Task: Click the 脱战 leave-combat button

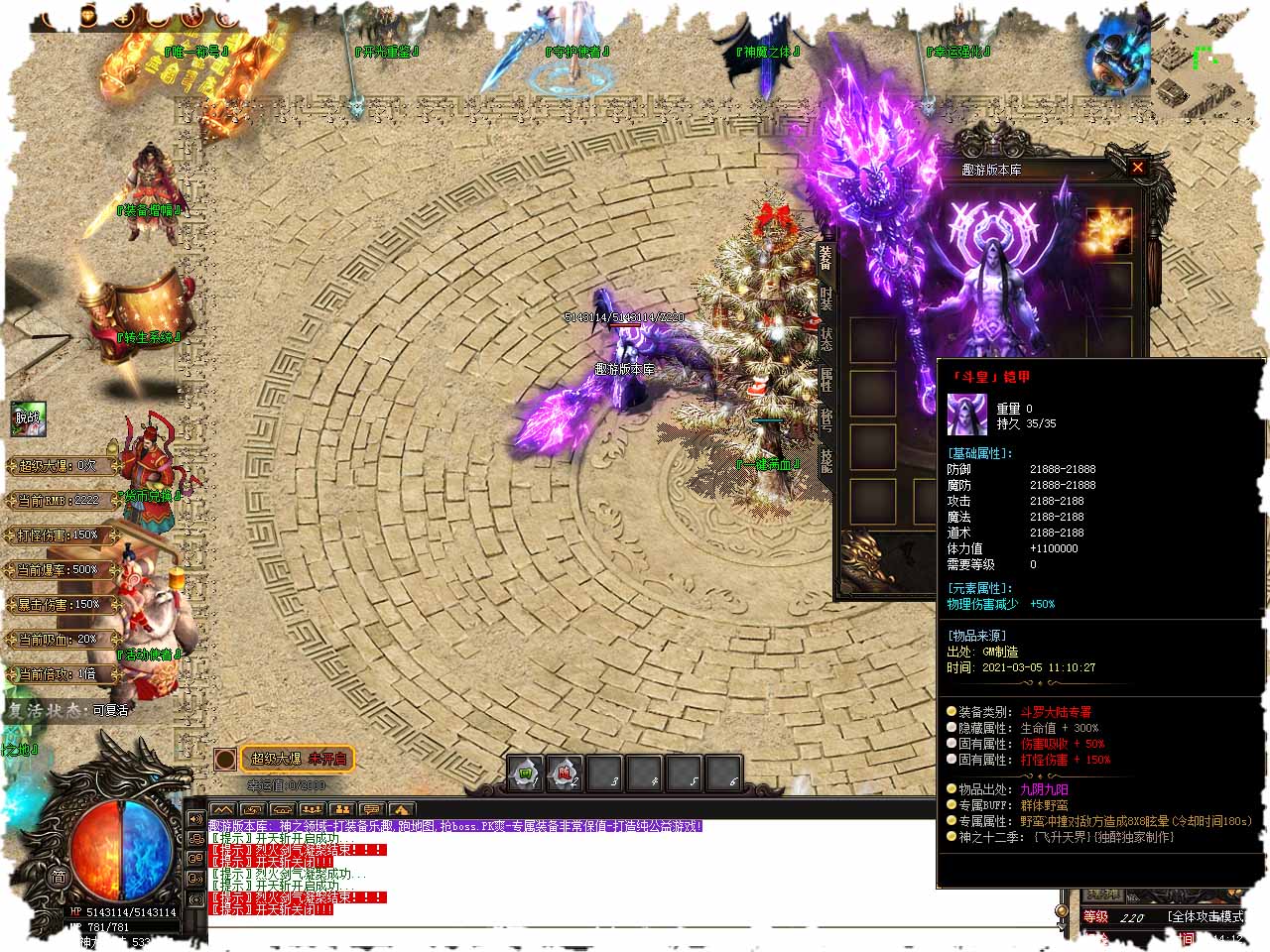Action: pyautogui.click(x=28, y=418)
